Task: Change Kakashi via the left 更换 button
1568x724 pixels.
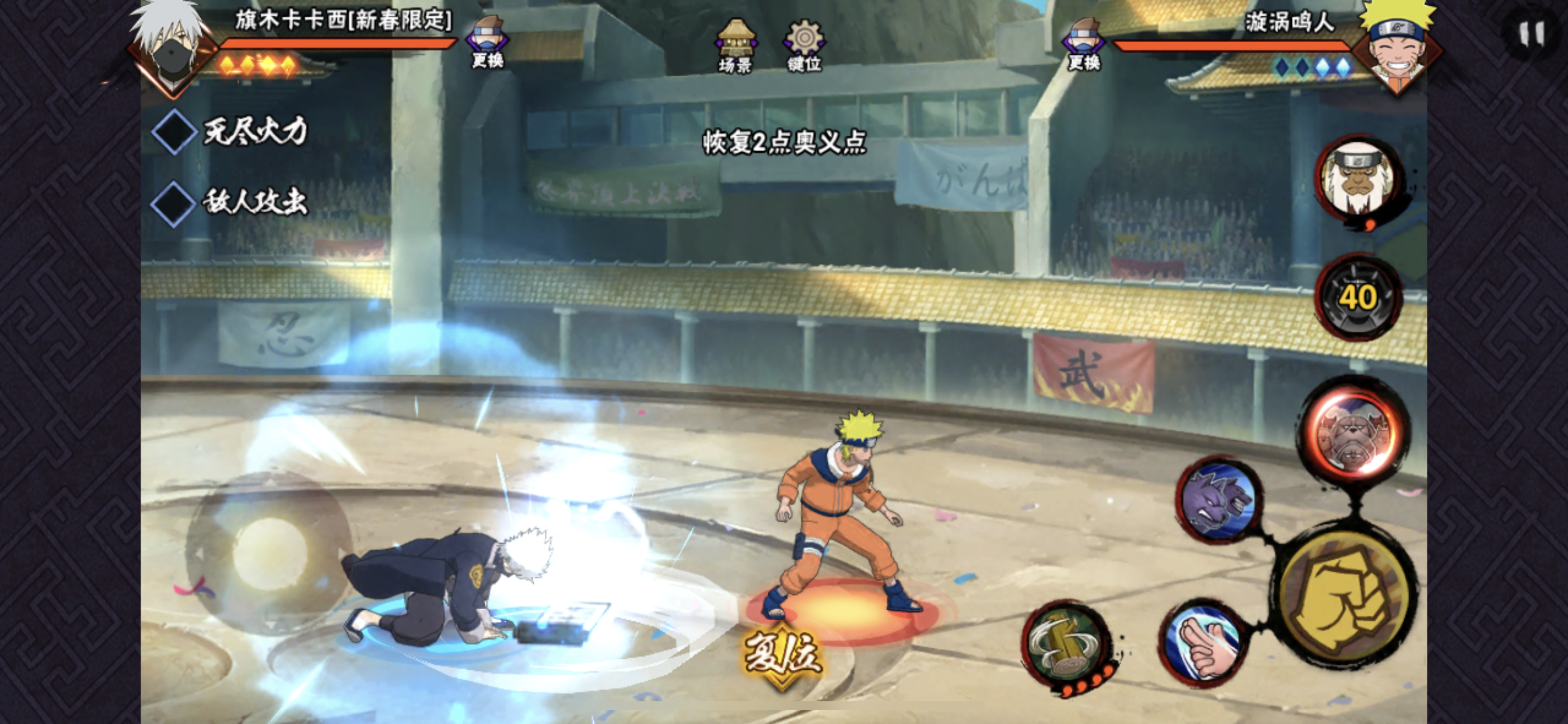Action: click(x=487, y=43)
